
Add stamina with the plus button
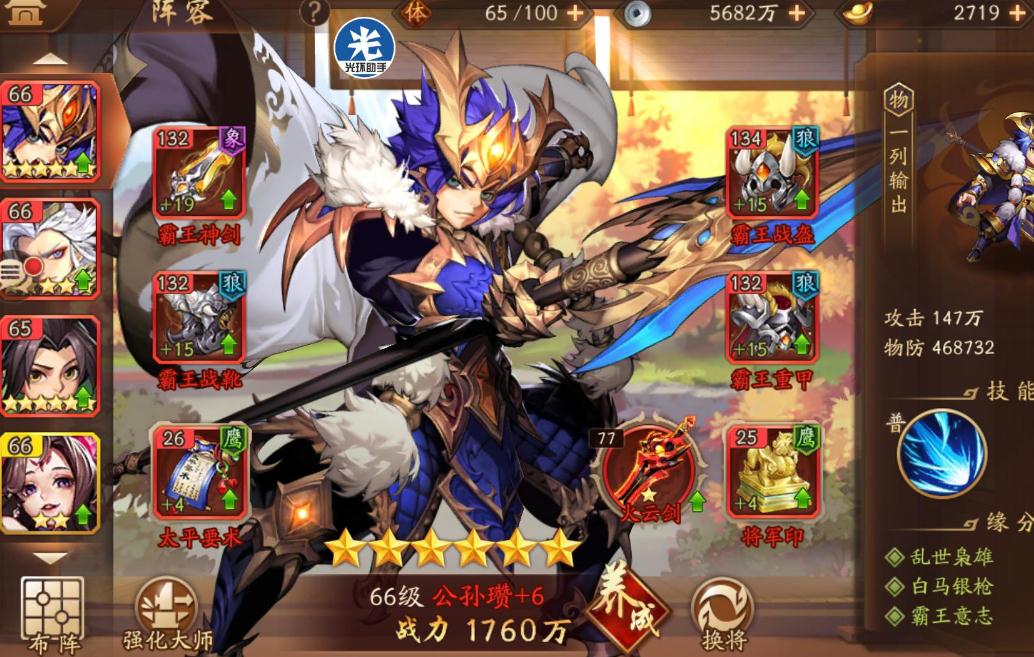click(575, 13)
